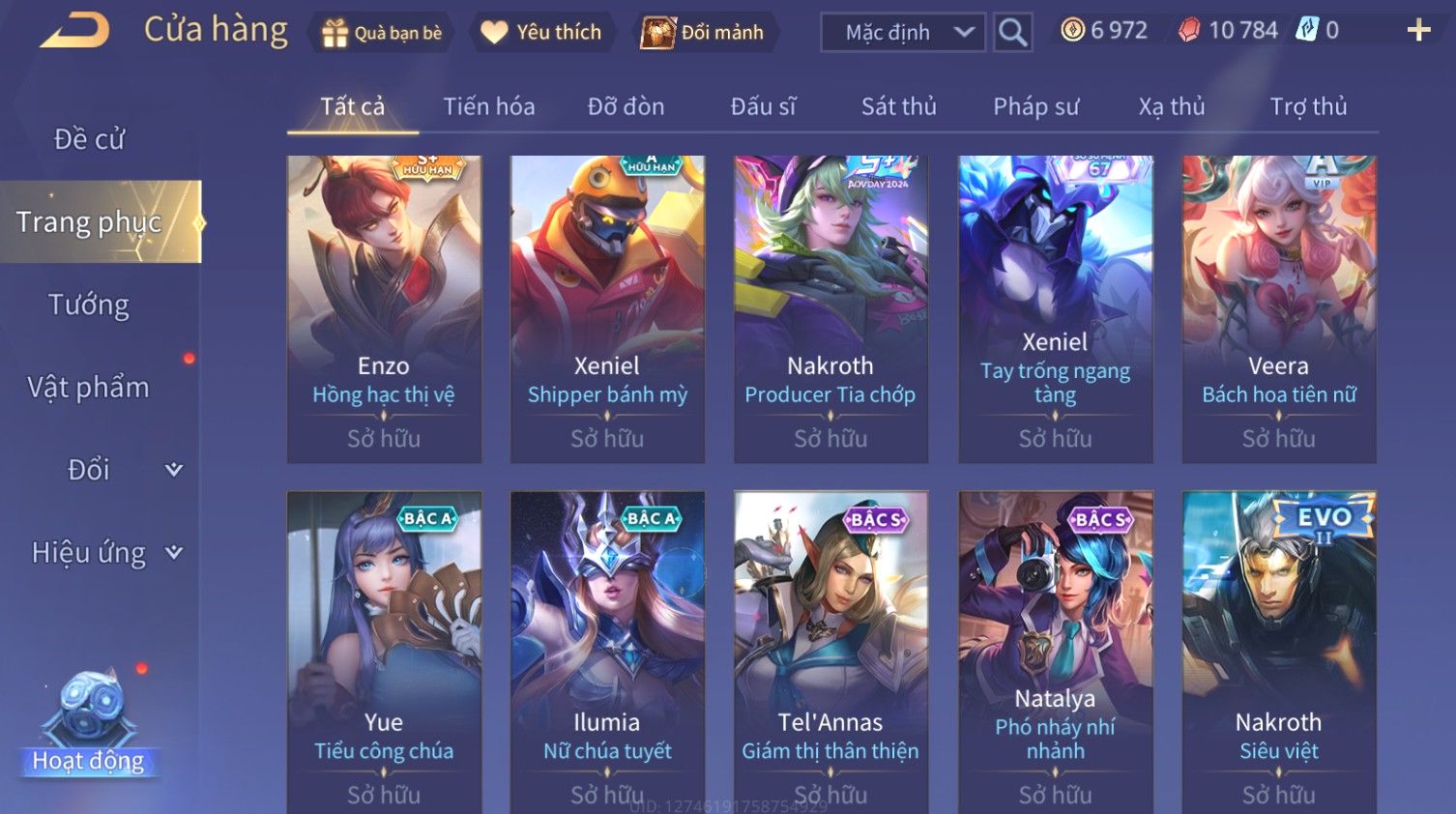Go back using the return arrow
The image size is (1456, 814).
coord(74,30)
